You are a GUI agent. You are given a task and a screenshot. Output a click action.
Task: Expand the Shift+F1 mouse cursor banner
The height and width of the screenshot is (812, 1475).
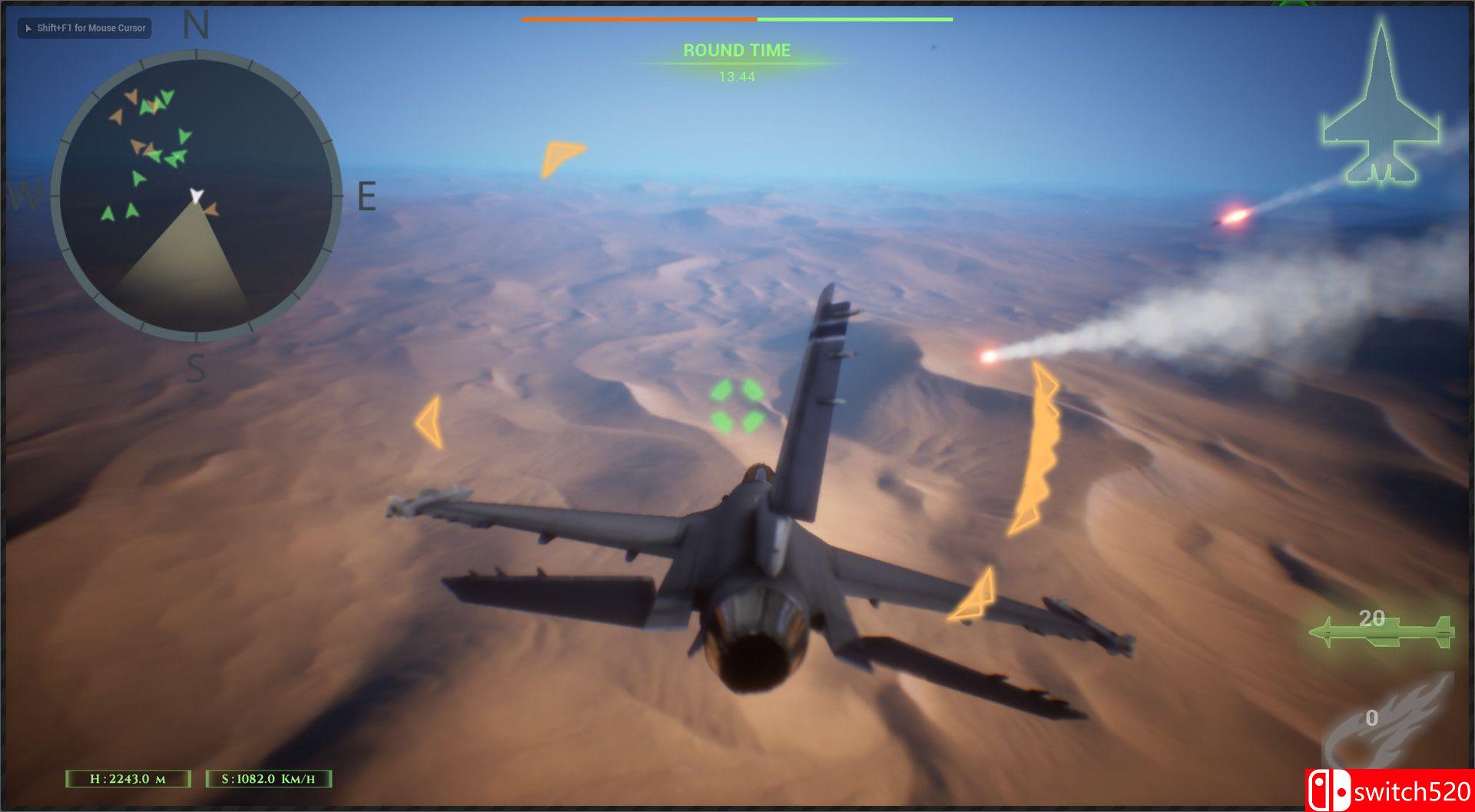coord(84,28)
